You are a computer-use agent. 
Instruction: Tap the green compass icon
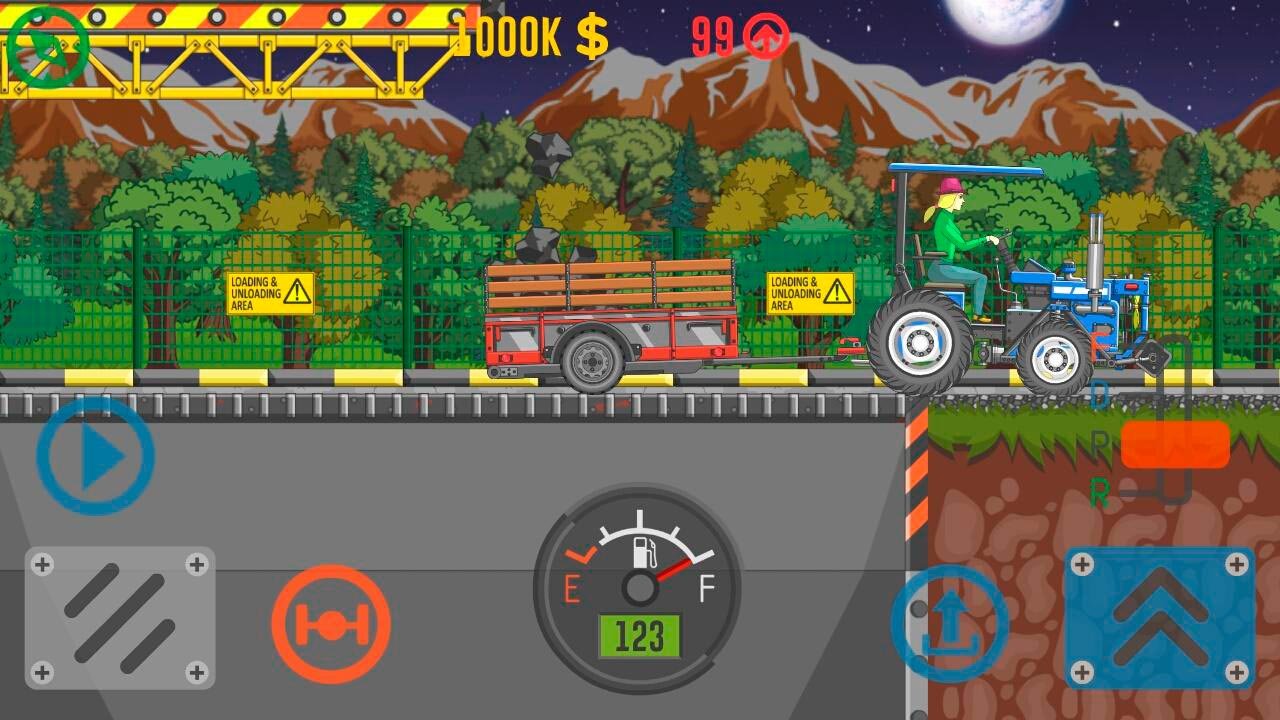coord(47,47)
